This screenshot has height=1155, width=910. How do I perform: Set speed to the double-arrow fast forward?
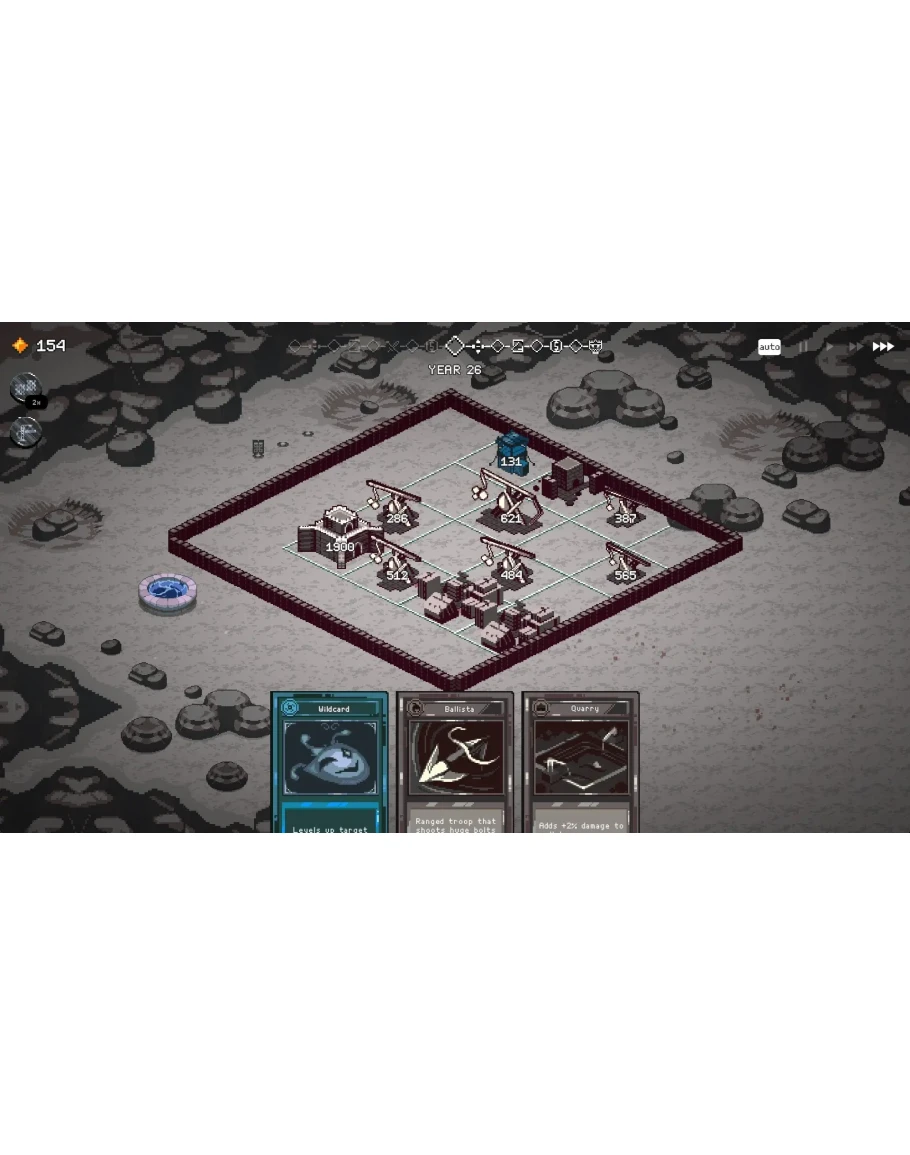point(854,347)
